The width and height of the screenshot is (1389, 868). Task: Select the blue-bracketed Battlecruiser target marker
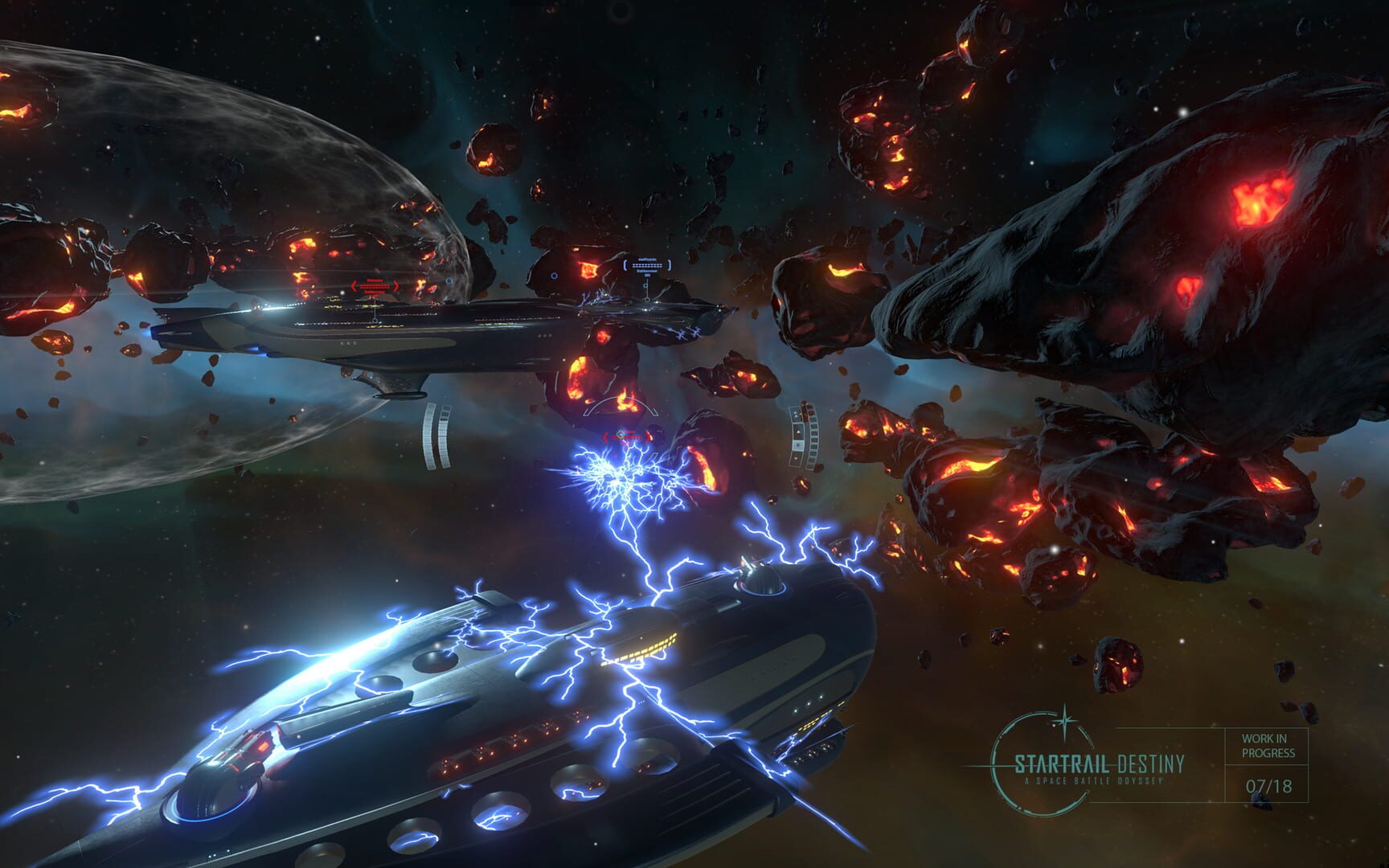[x=646, y=266]
